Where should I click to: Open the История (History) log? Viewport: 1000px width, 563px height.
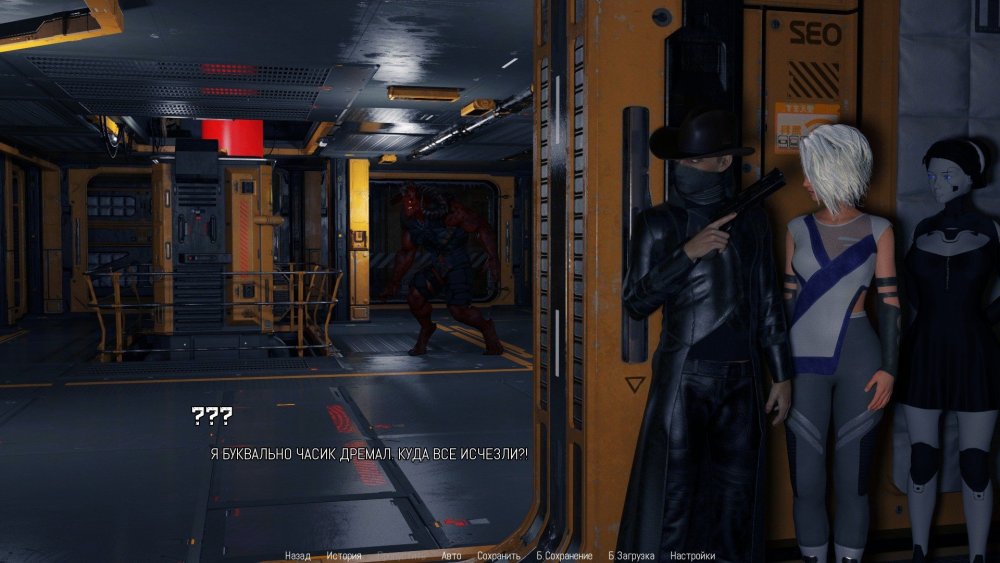[x=343, y=556]
